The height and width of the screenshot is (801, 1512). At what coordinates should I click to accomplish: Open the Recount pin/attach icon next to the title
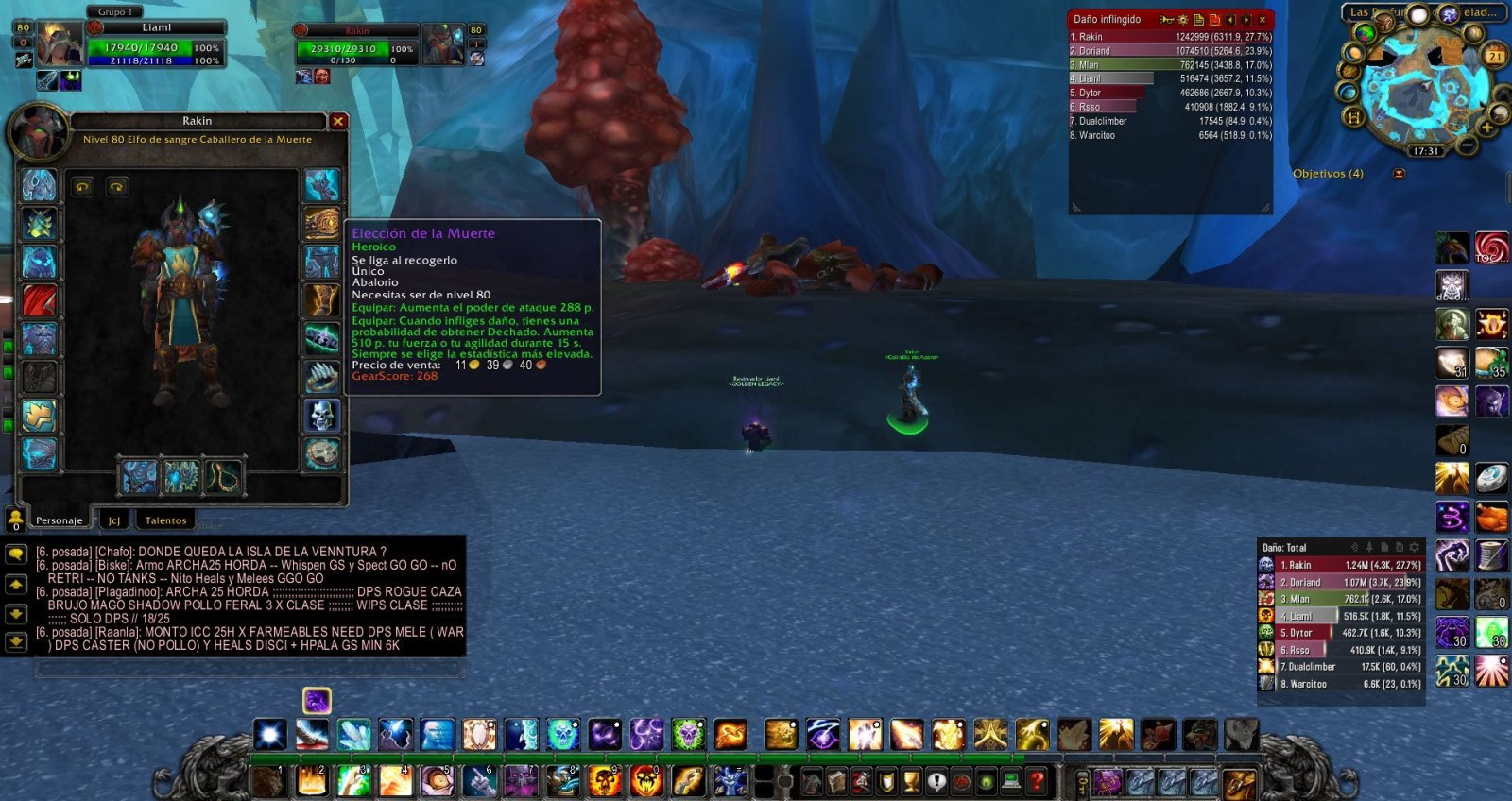[x=1371, y=548]
